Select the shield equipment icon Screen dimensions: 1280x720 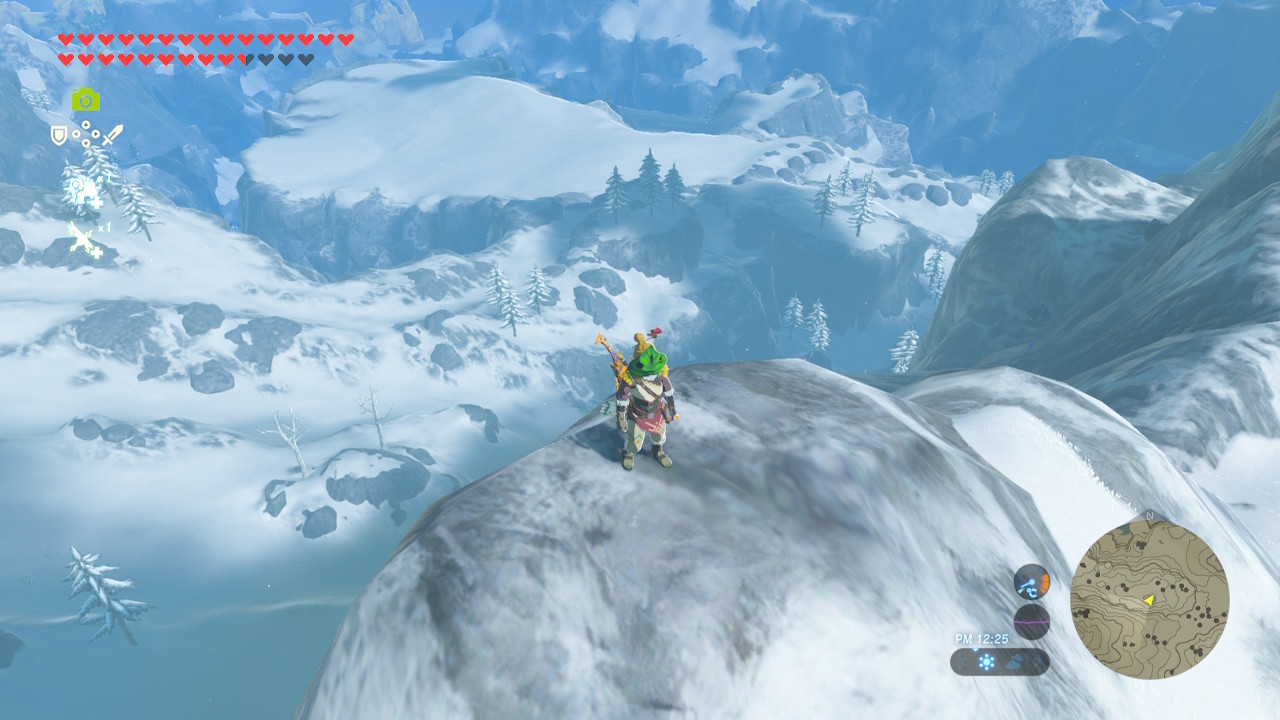tap(59, 134)
